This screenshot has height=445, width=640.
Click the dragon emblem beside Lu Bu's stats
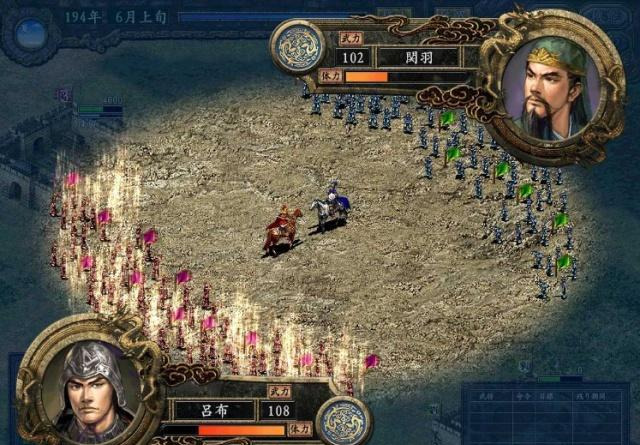point(344,418)
